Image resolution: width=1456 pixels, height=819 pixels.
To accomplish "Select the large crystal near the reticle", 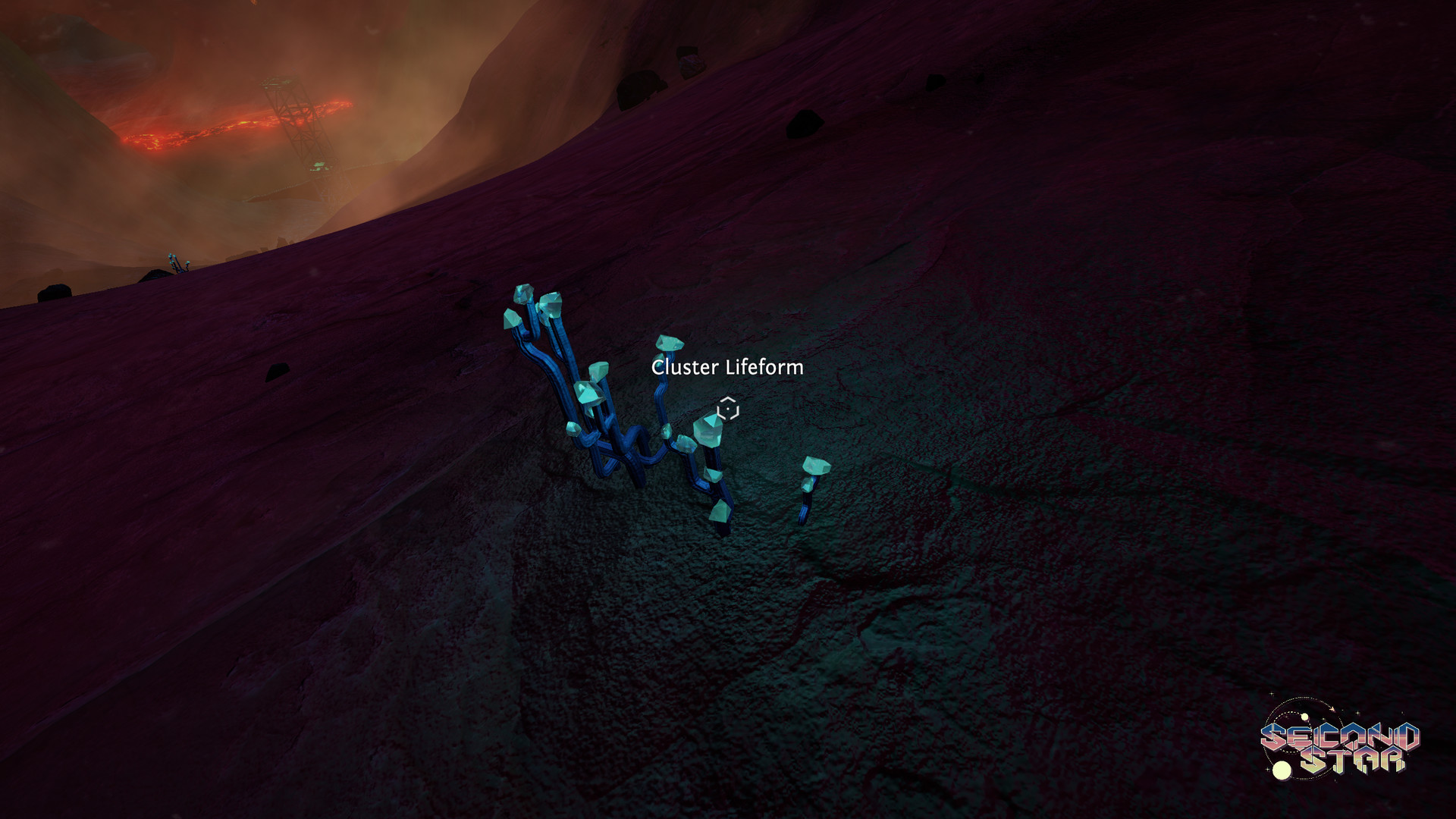I will (x=709, y=431).
